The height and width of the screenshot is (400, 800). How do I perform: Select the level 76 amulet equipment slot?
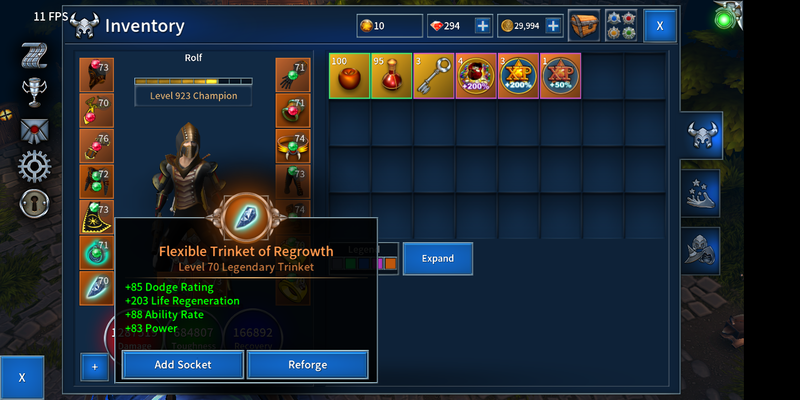click(96, 146)
